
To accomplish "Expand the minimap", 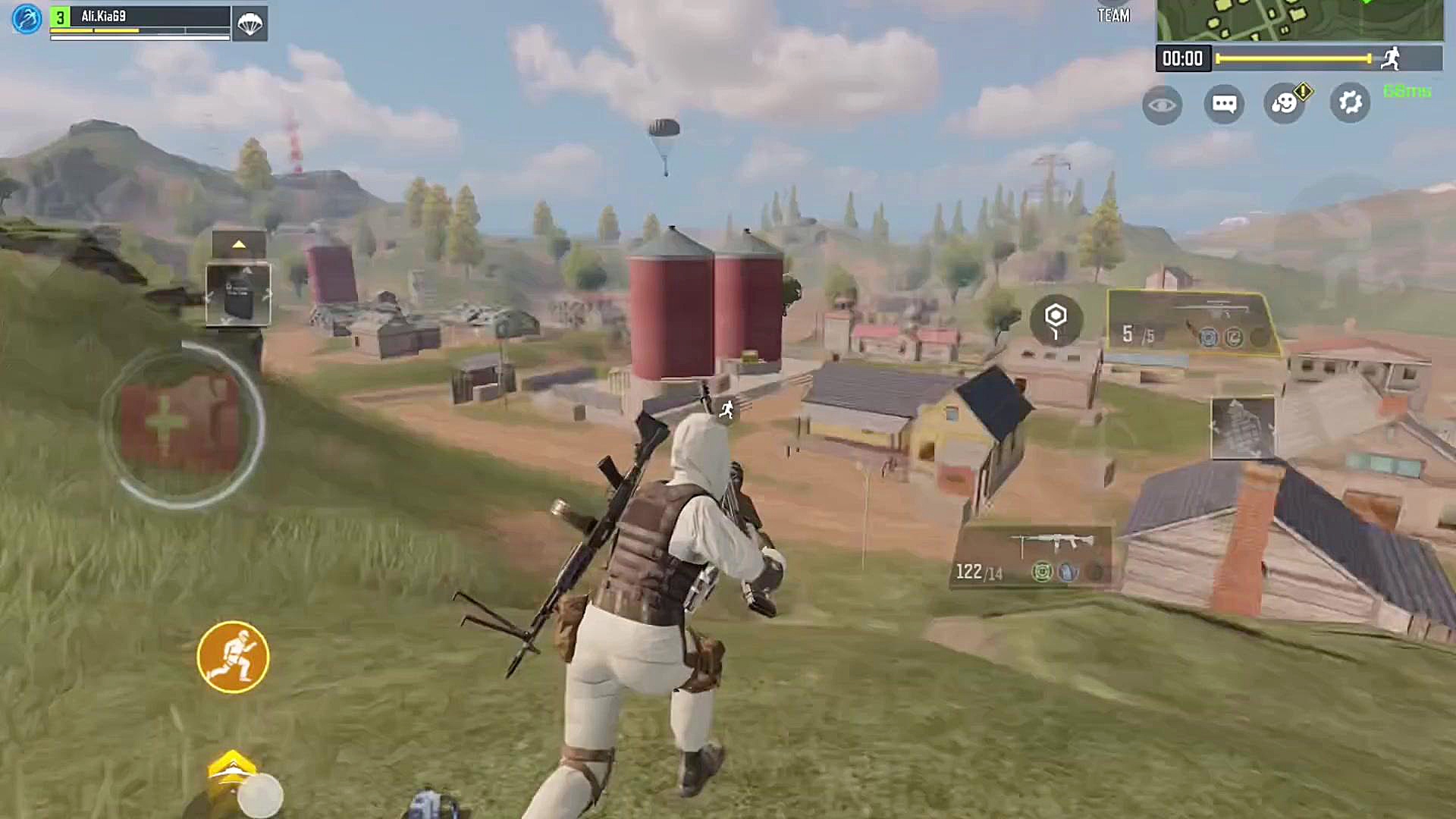I will (x=1300, y=20).
